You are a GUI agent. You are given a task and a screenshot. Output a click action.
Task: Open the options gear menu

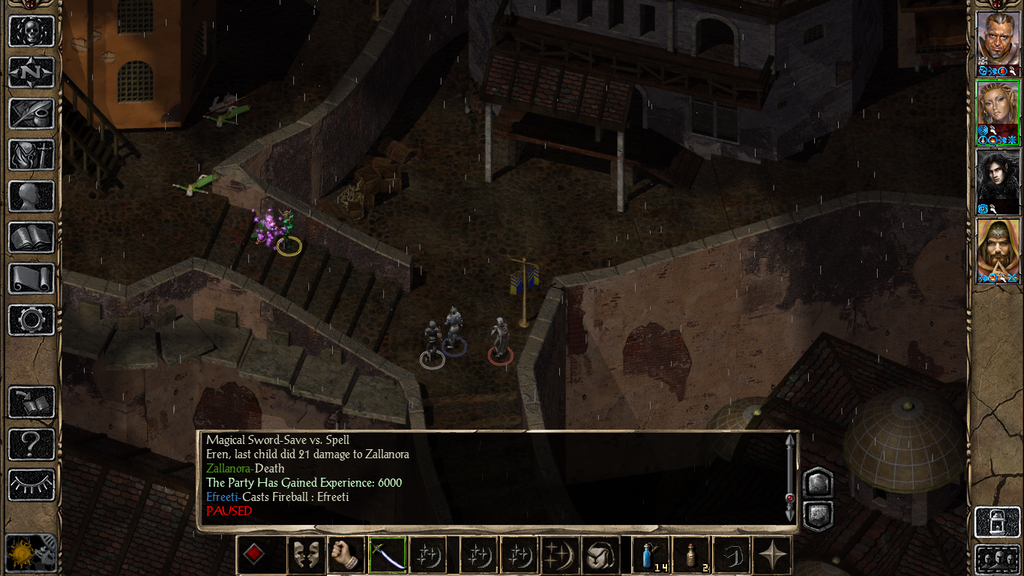click(31, 320)
